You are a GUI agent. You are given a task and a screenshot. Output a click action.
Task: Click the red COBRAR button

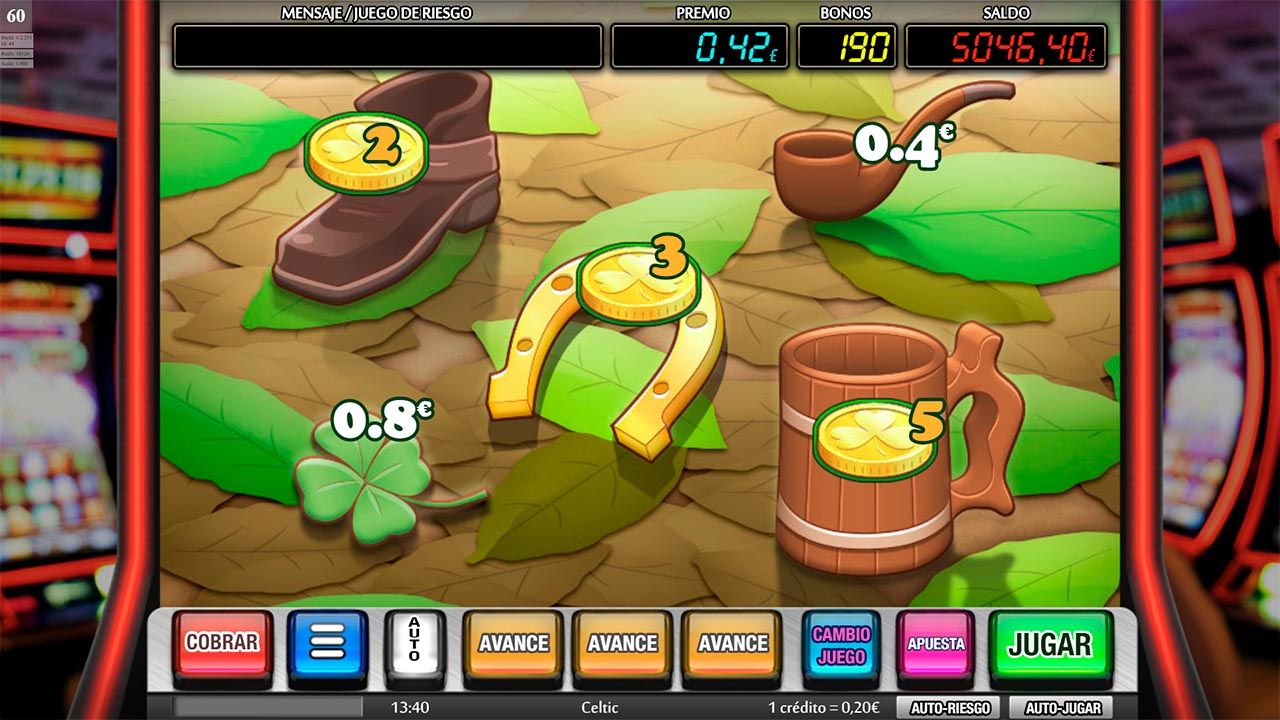(x=222, y=643)
